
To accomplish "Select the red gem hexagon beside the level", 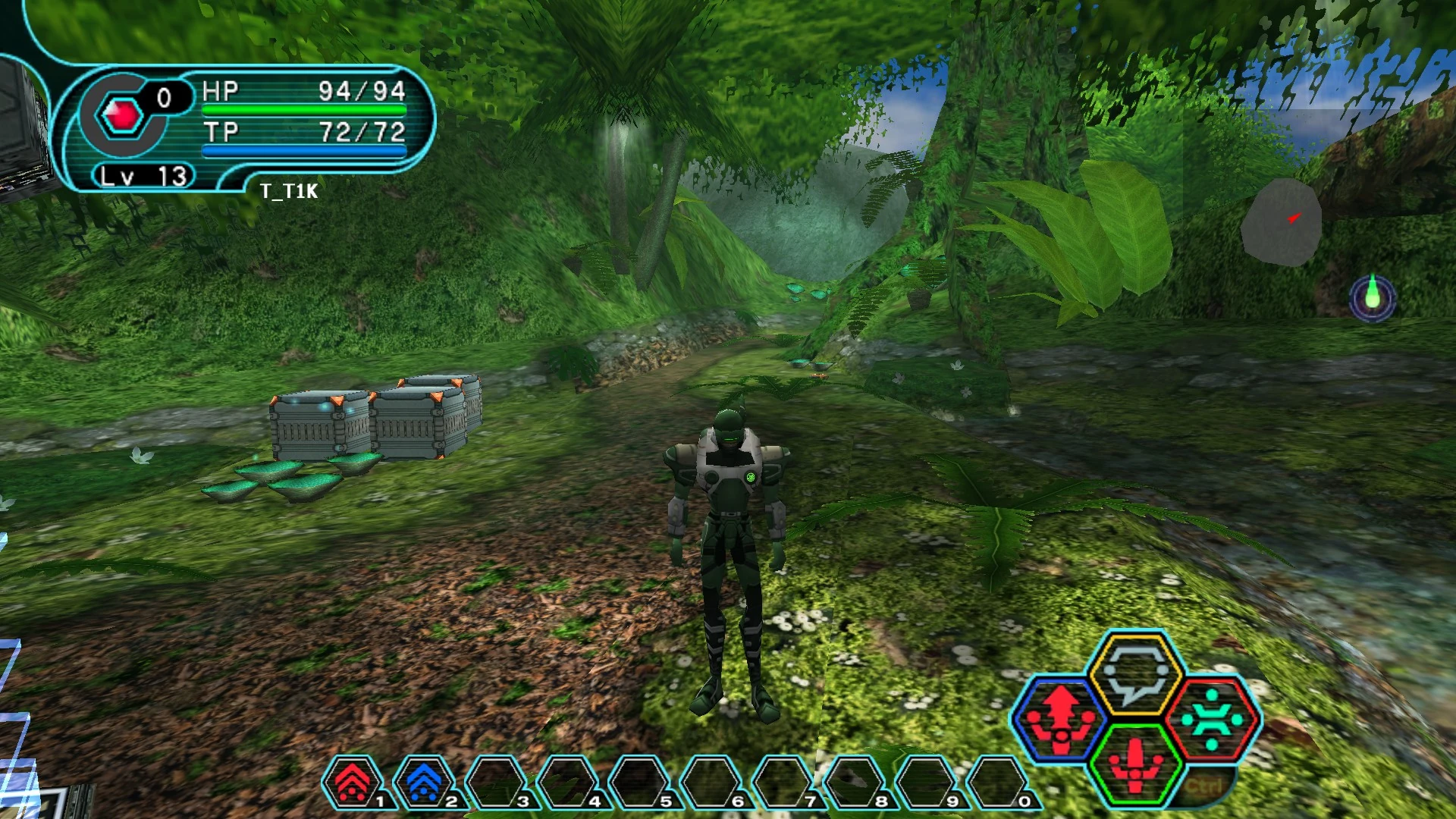I will [123, 115].
